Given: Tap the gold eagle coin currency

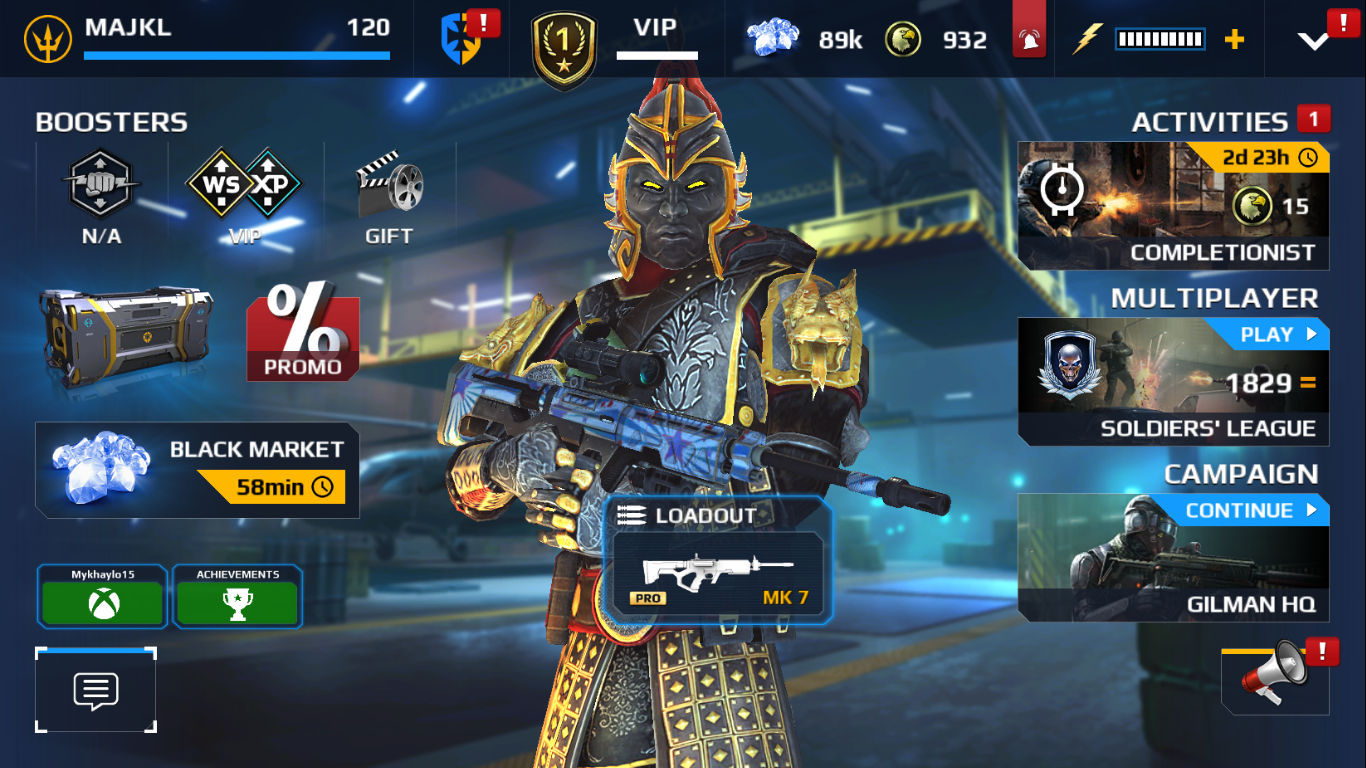Looking at the screenshot, I should [x=936, y=40].
